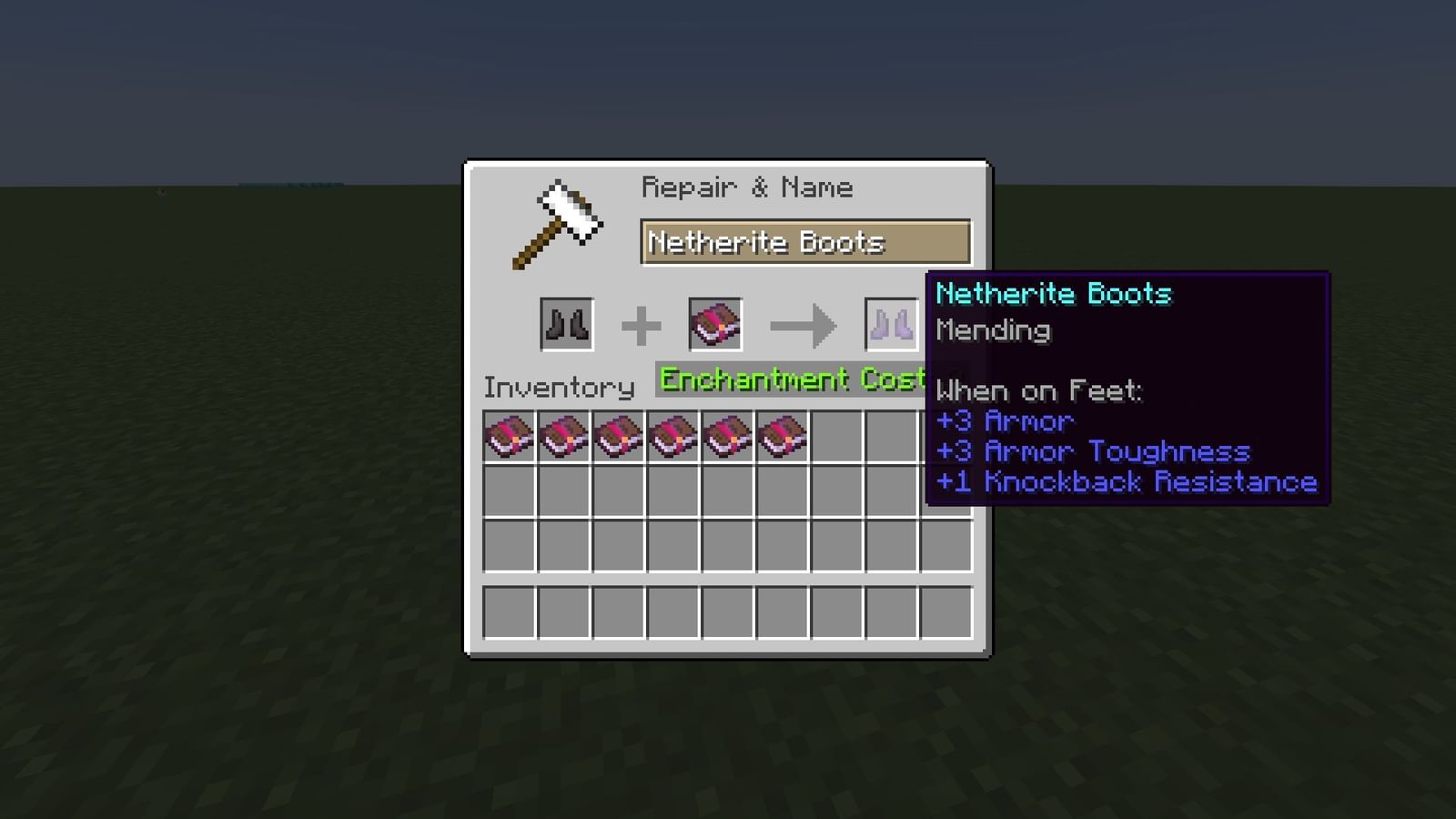Click the Mending text in the tooltip

[993, 330]
